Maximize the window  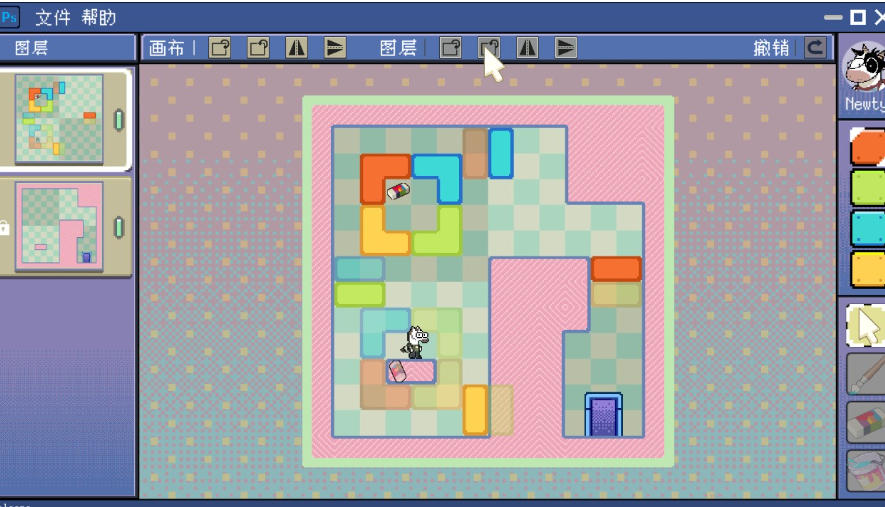point(857,17)
